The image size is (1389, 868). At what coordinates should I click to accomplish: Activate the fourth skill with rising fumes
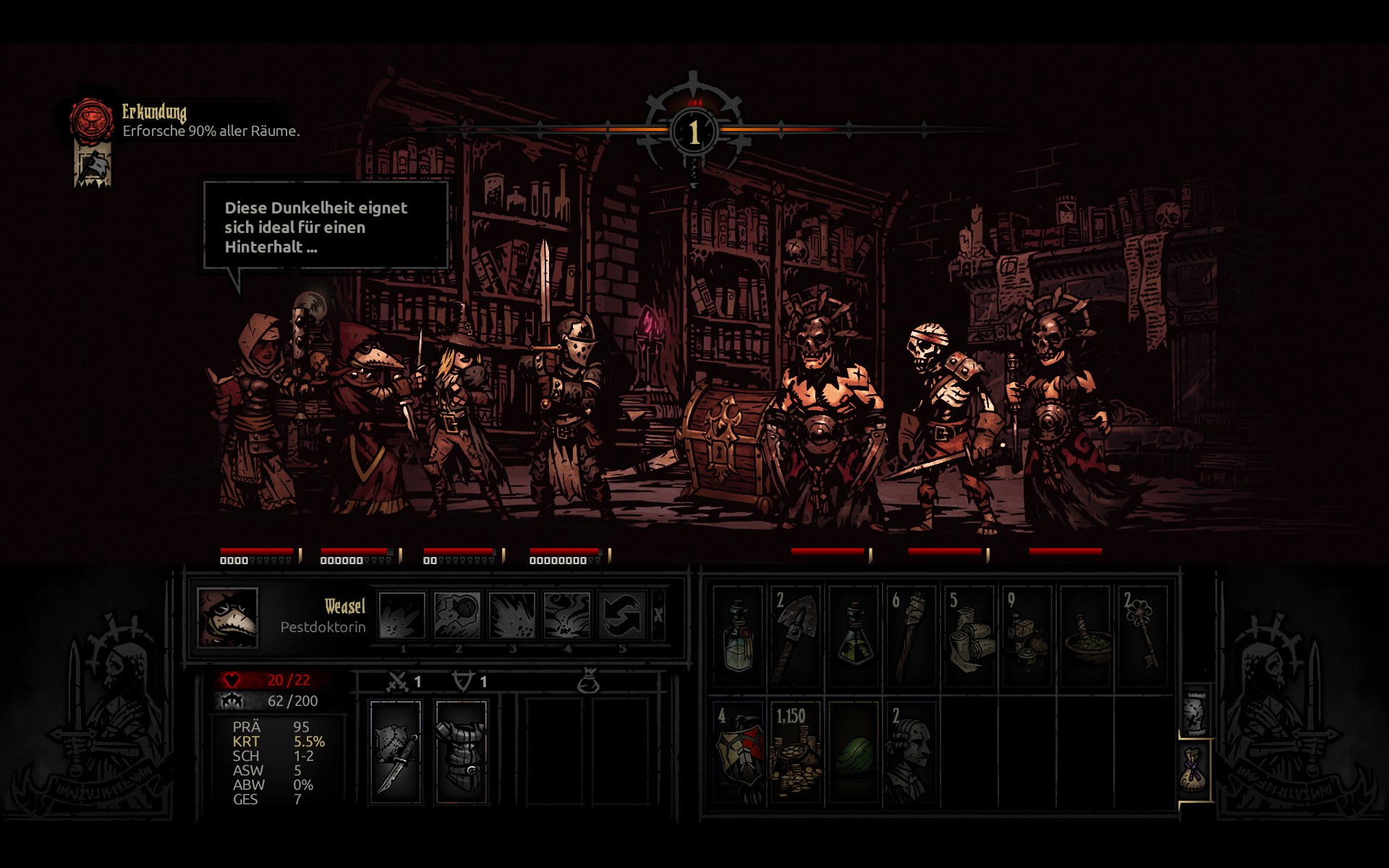tap(567, 616)
